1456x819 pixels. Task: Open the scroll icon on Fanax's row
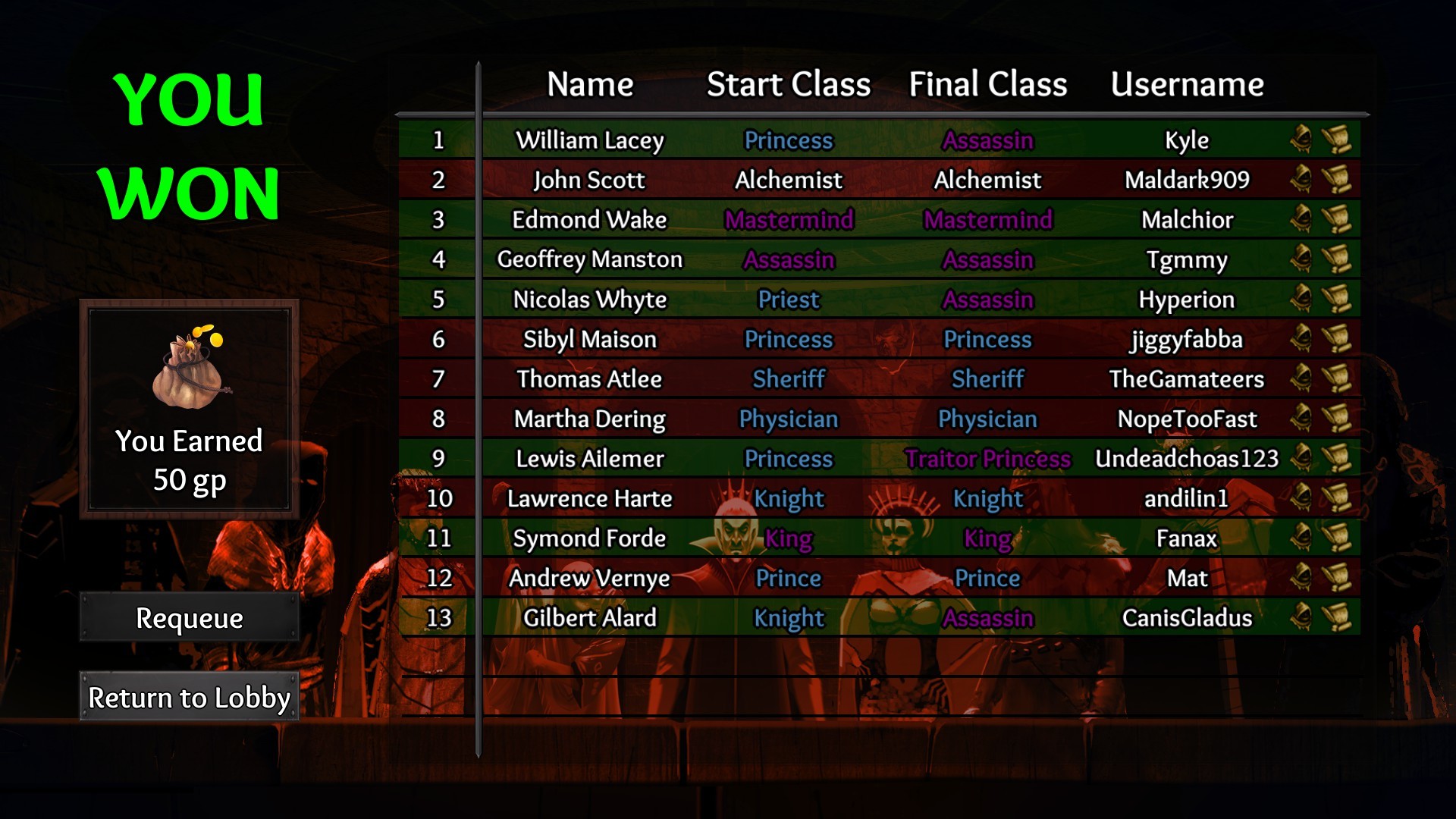[x=1336, y=538]
